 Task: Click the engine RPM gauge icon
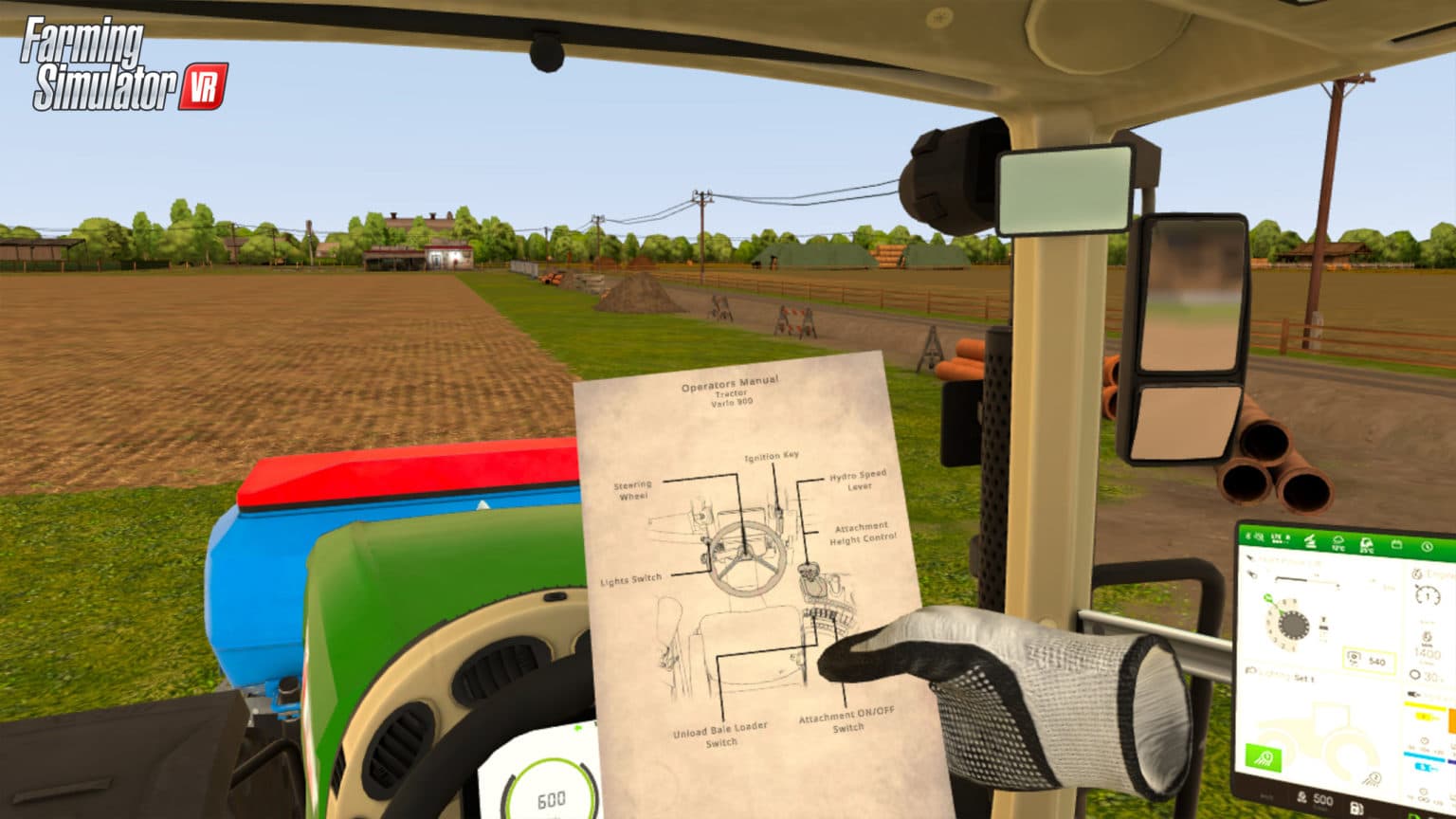click(x=1428, y=595)
